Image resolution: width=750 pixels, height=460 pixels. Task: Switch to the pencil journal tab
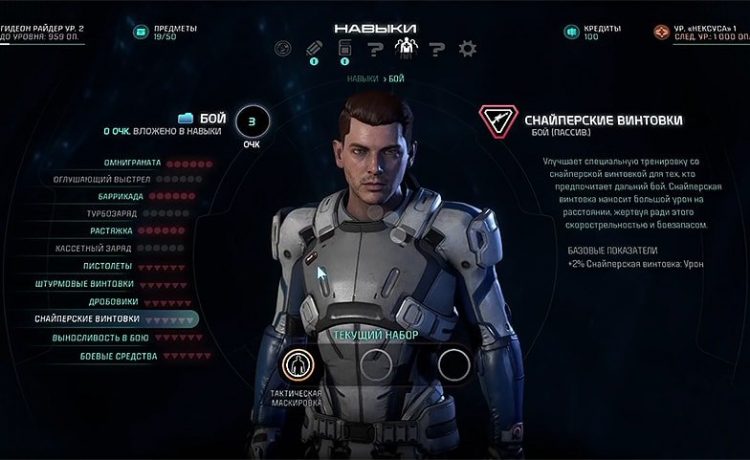(x=312, y=48)
